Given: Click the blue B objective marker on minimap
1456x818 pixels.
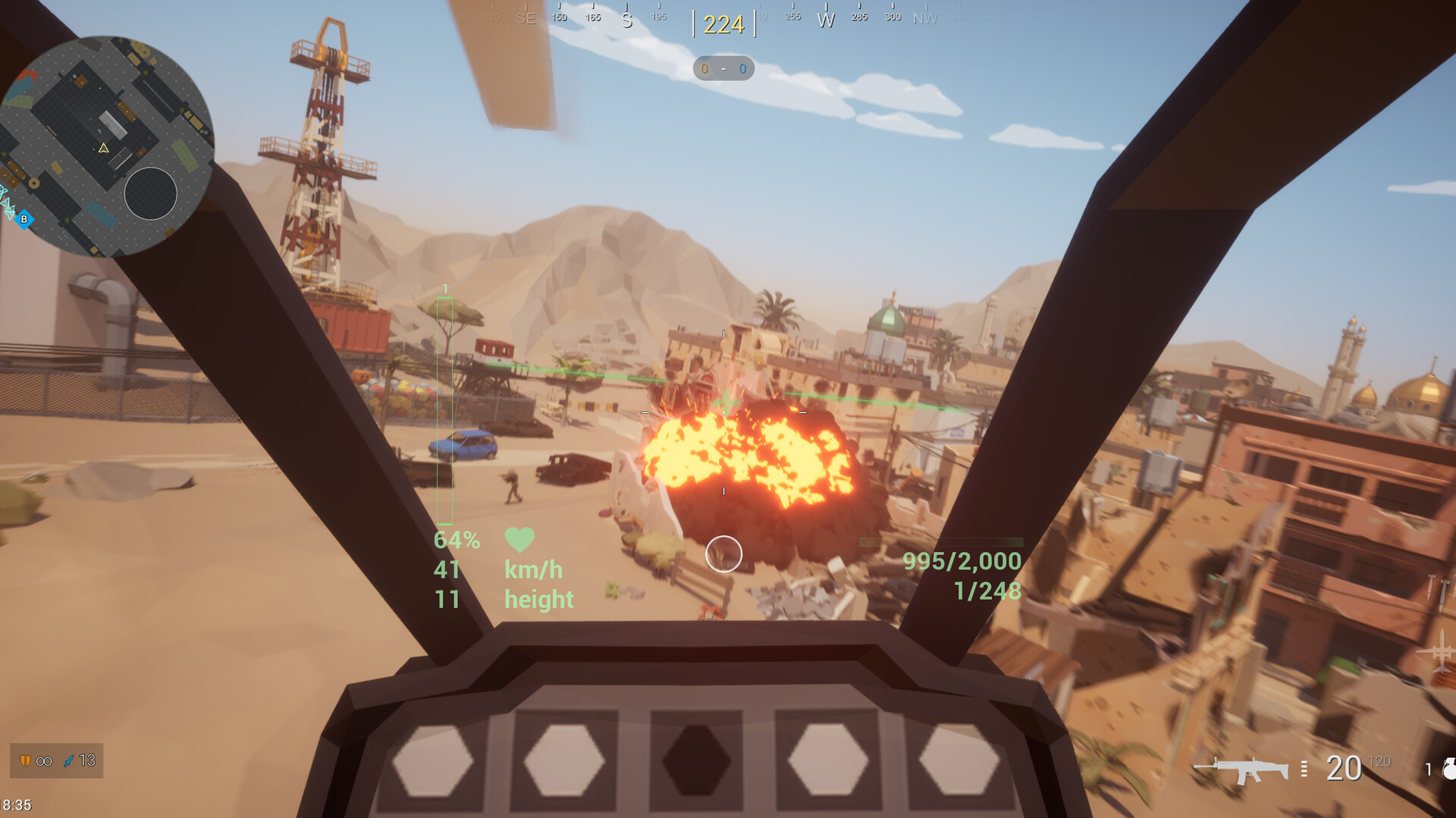Looking at the screenshot, I should pos(24,218).
